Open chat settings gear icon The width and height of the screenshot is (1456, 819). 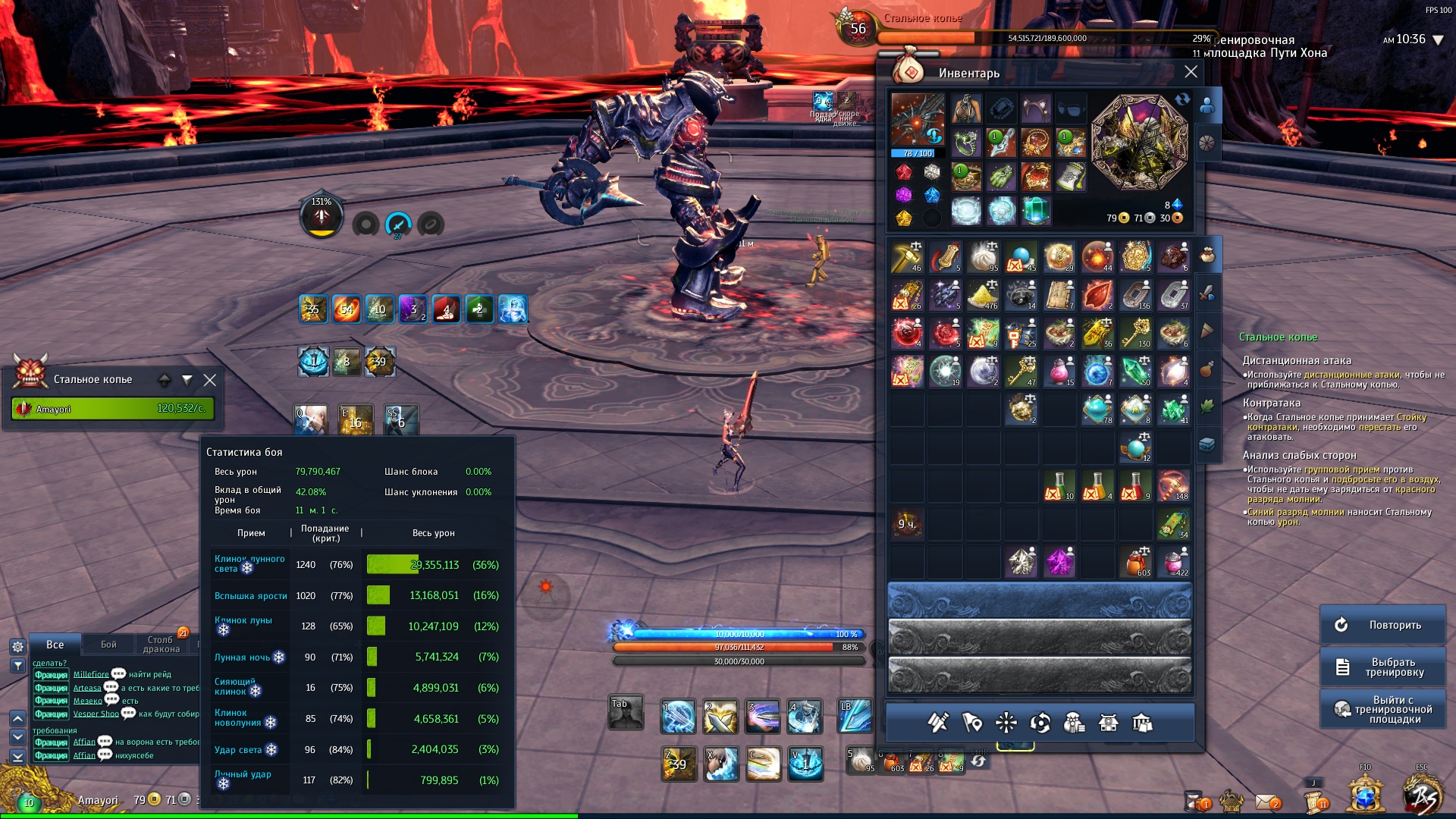(17, 647)
